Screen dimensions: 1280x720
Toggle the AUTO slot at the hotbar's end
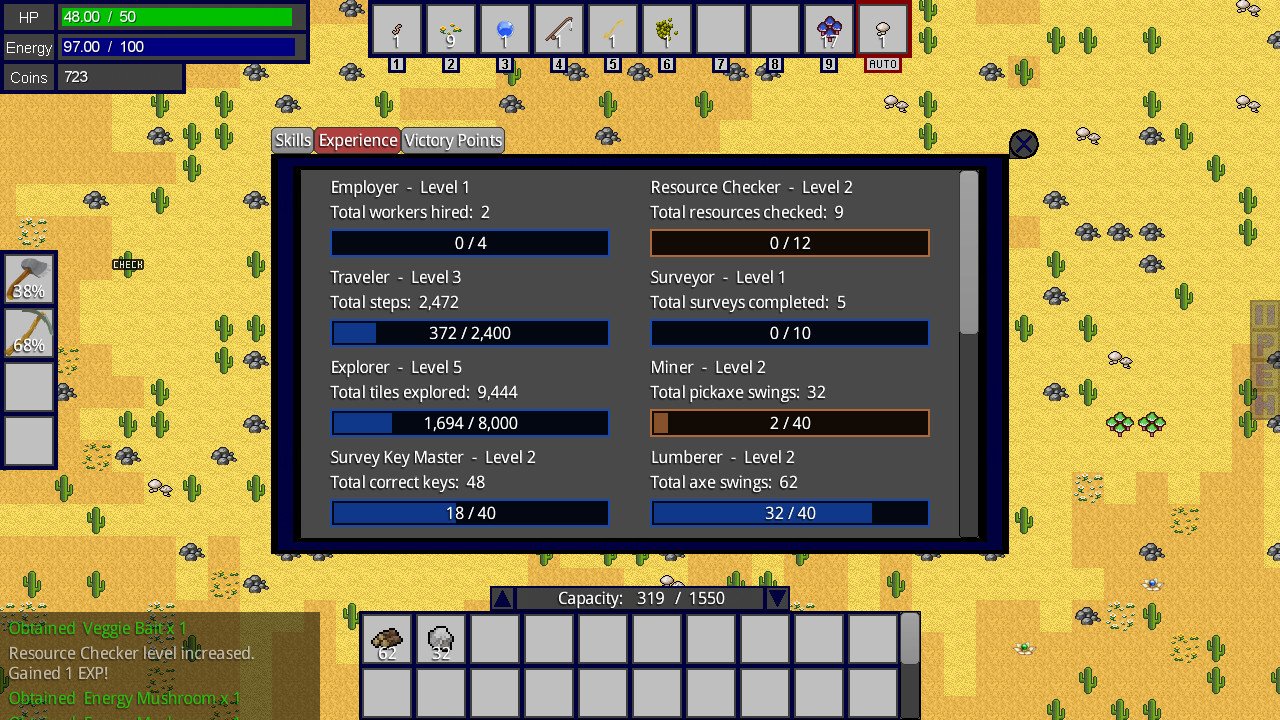(x=883, y=29)
